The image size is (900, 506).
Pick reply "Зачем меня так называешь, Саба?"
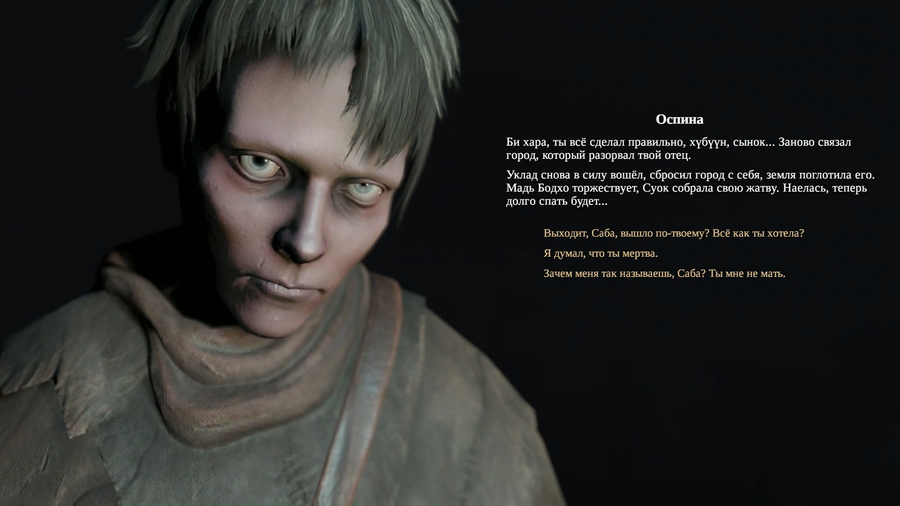click(664, 273)
